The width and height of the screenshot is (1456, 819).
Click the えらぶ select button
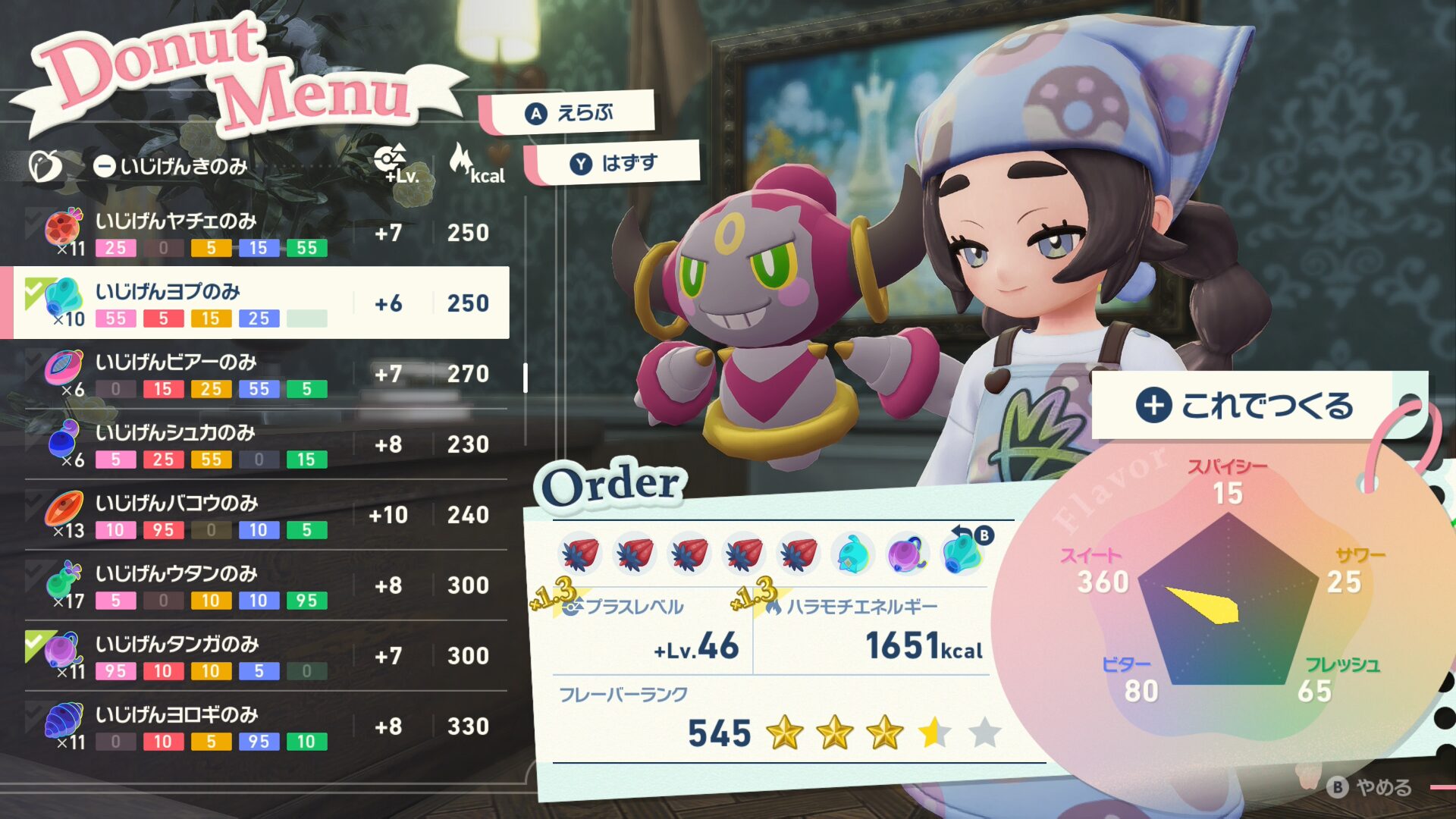click(x=570, y=113)
